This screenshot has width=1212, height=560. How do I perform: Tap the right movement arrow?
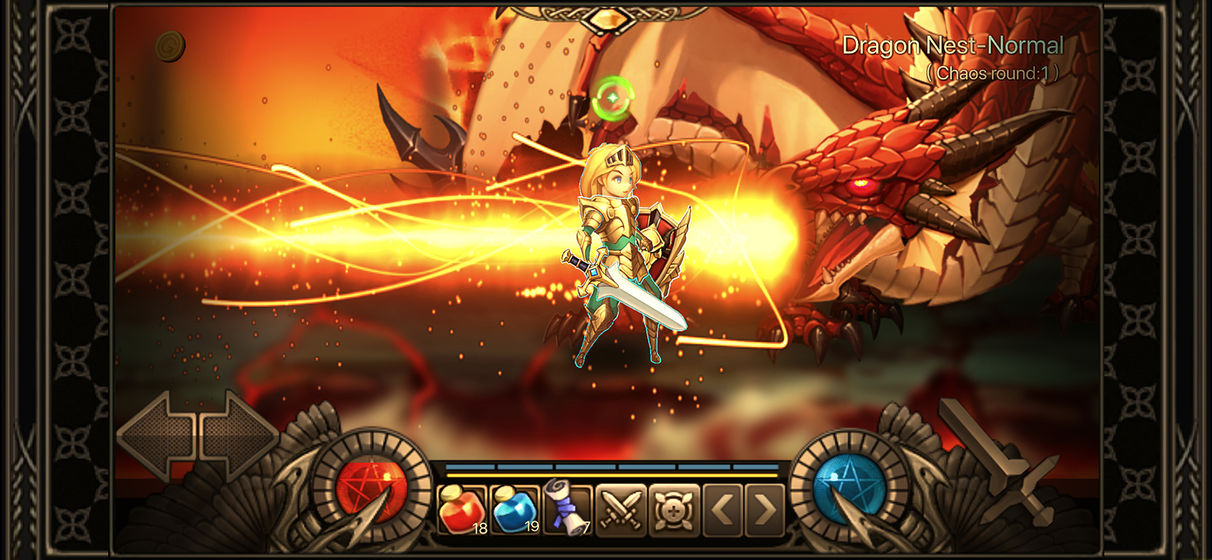coord(240,436)
